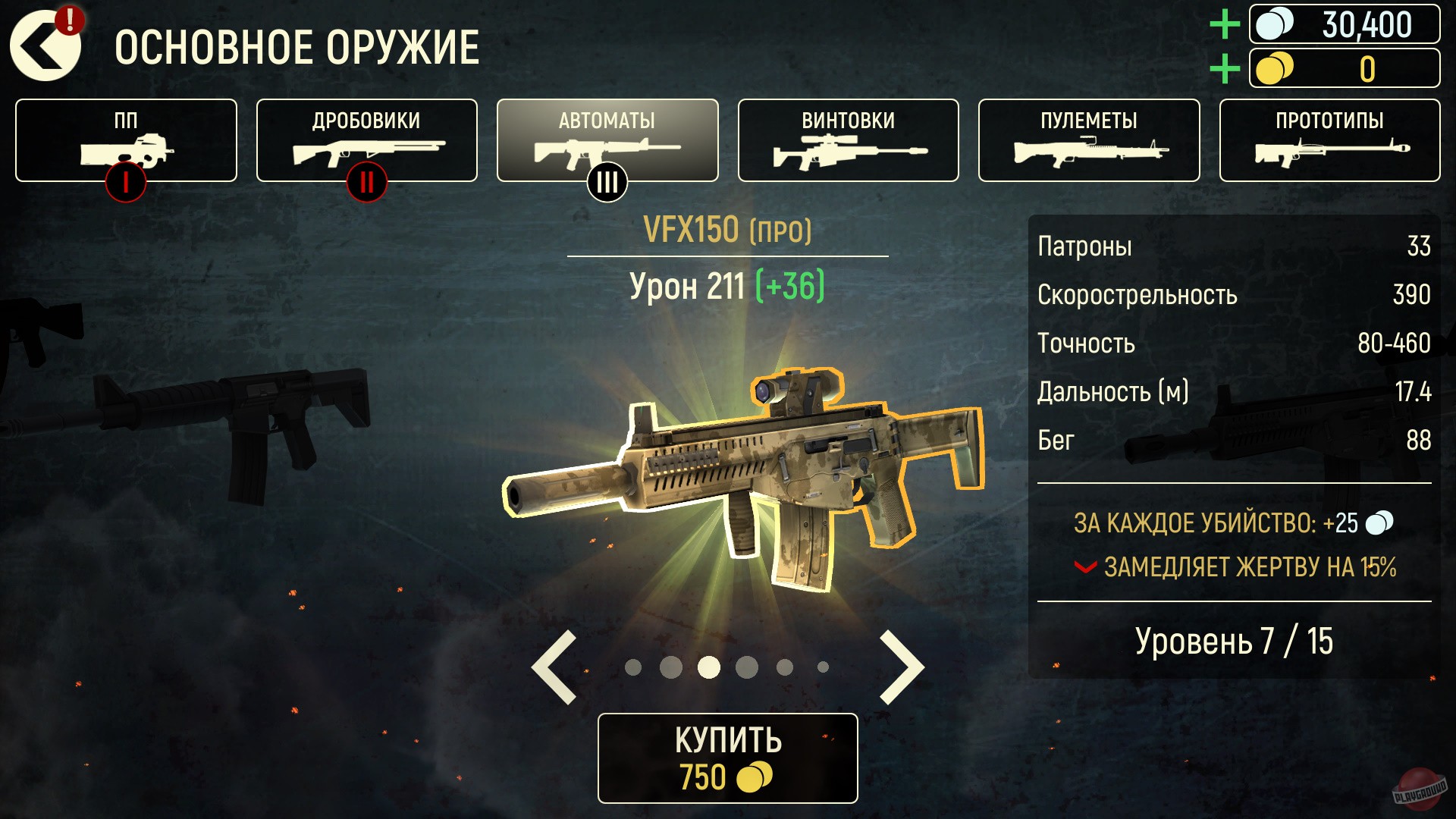Open the Прототипы prototype weapon category
This screenshot has height=819, width=1456.
(x=1328, y=140)
